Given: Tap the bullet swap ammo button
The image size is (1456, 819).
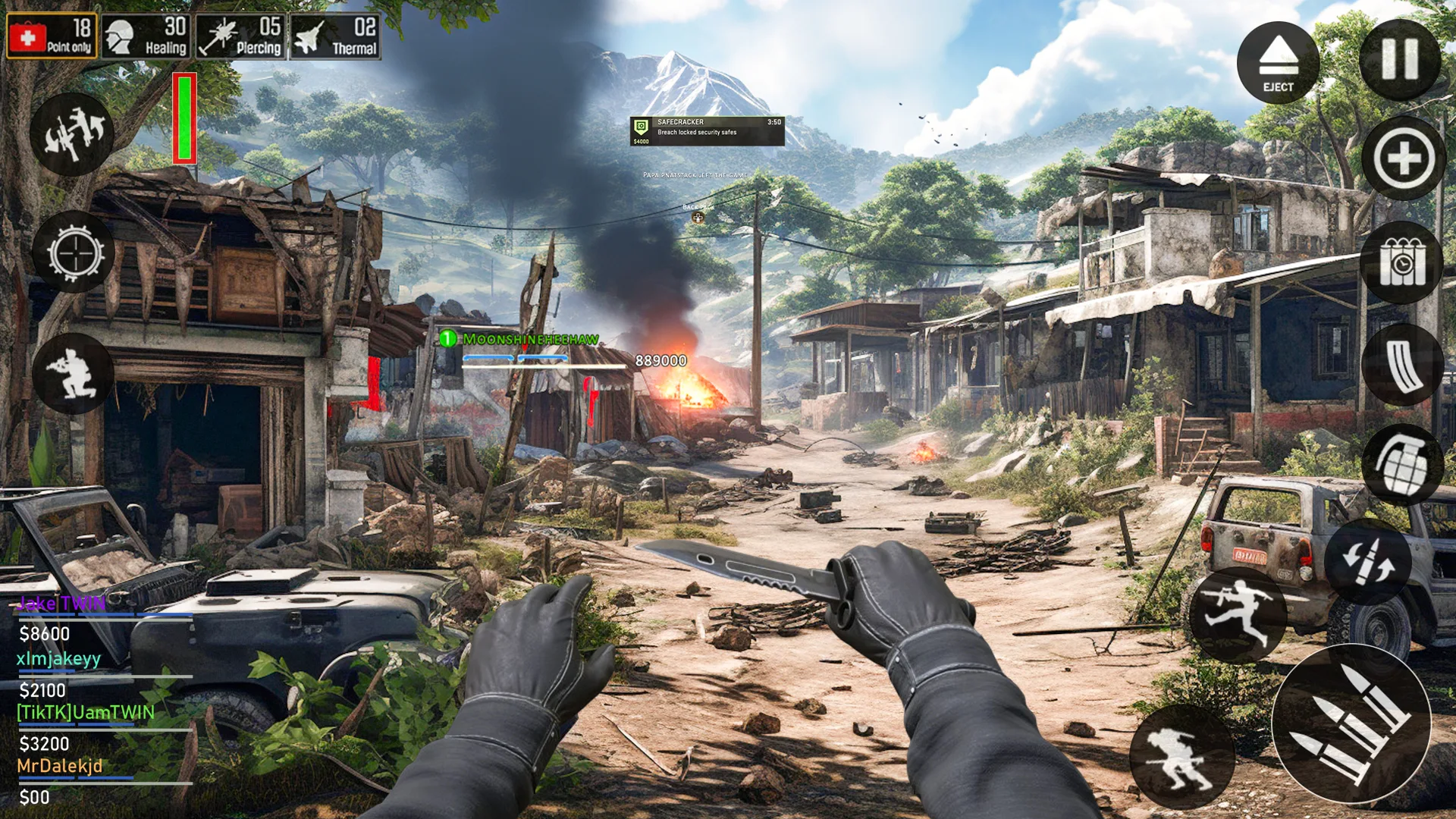Looking at the screenshot, I should [x=1367, y=561].
